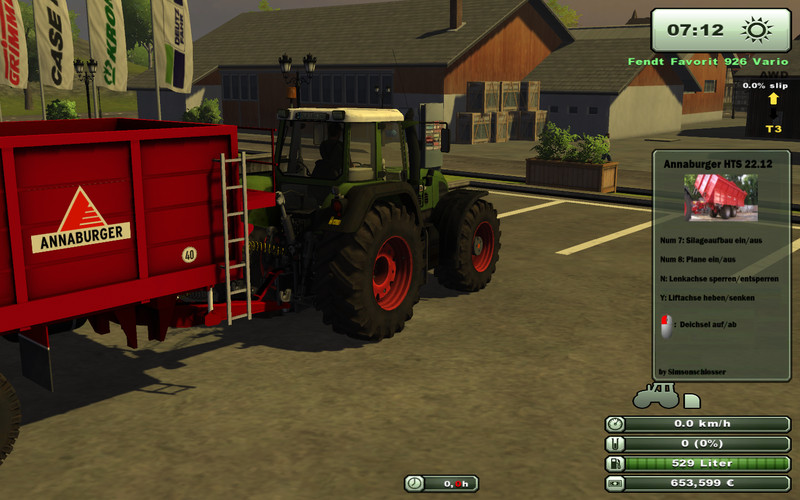
Task: Select the attached trailer icon beside the tractor
Action: 692,401
